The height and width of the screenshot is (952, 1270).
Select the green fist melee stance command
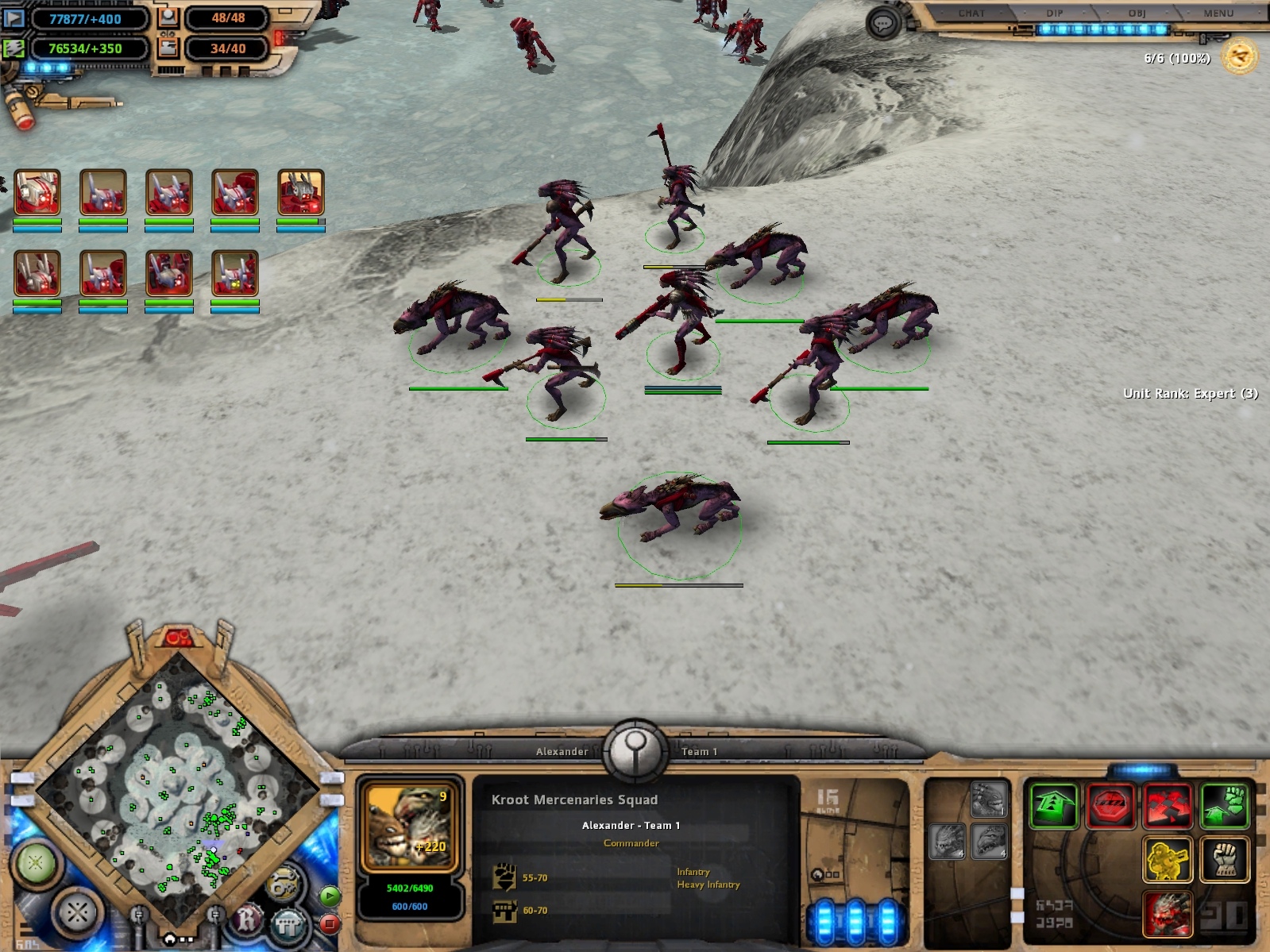coord(1225,805)
